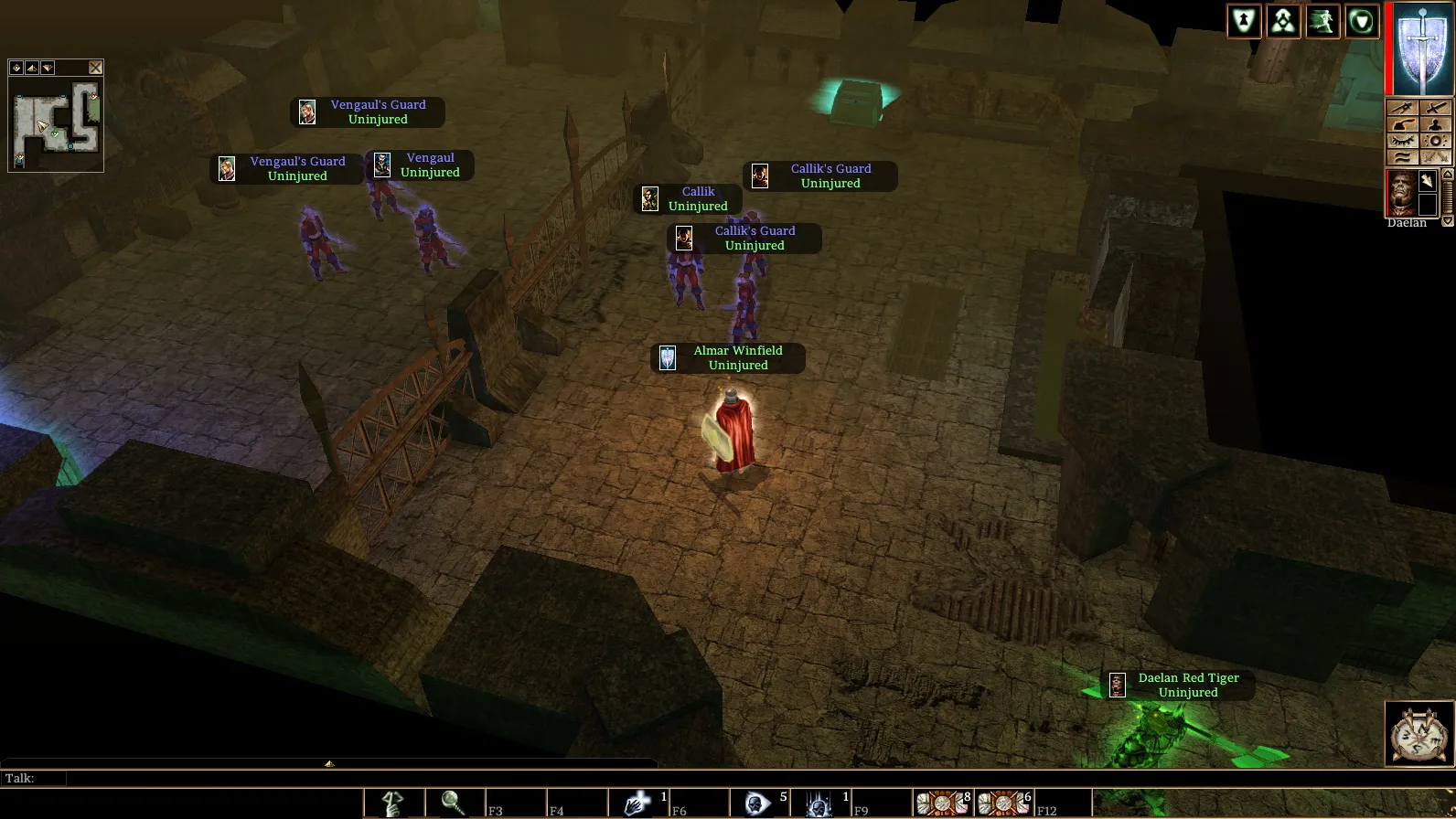Click the person silhouette icon button
1456x819 pixels.
1435,124
